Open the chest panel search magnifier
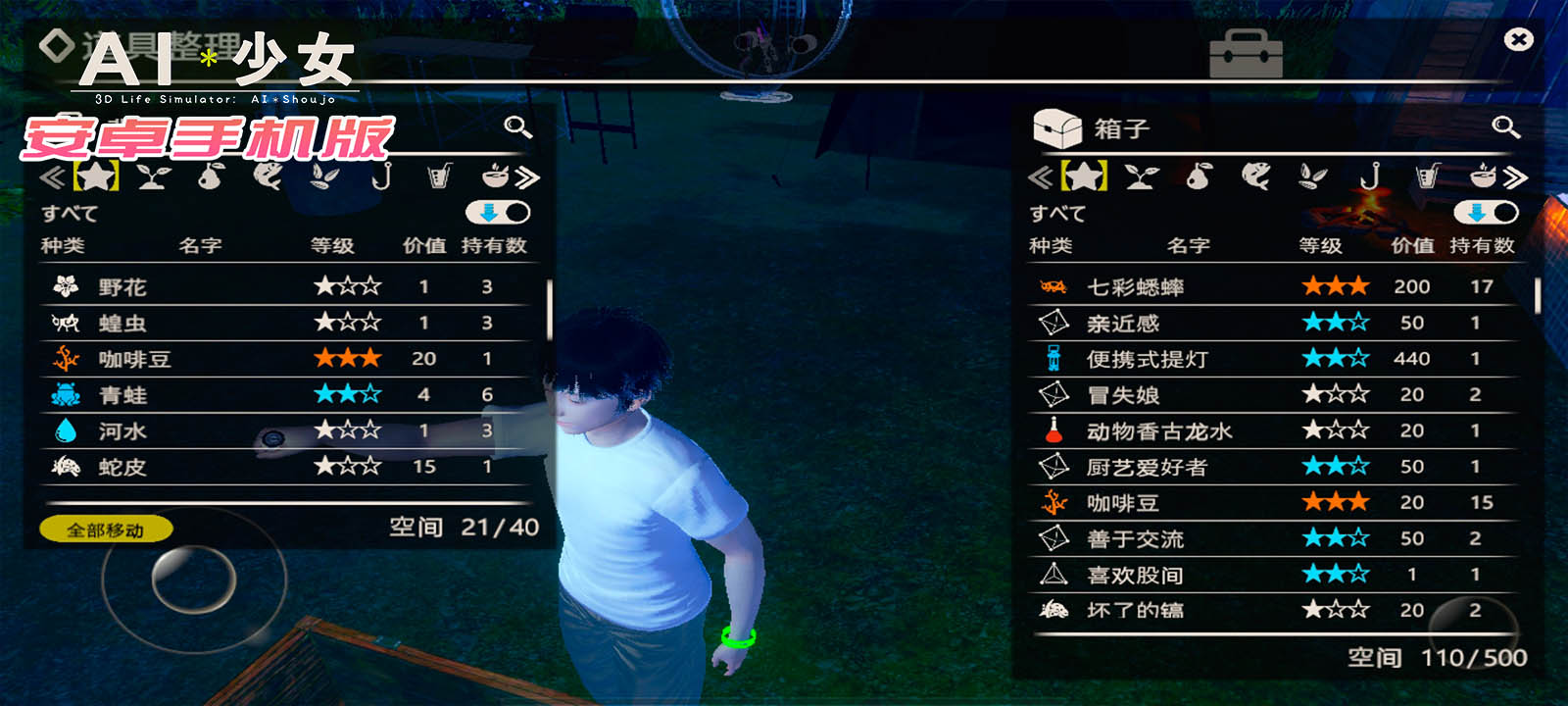The height and width of the screenshot is (706, 1568). [1505, 126]
